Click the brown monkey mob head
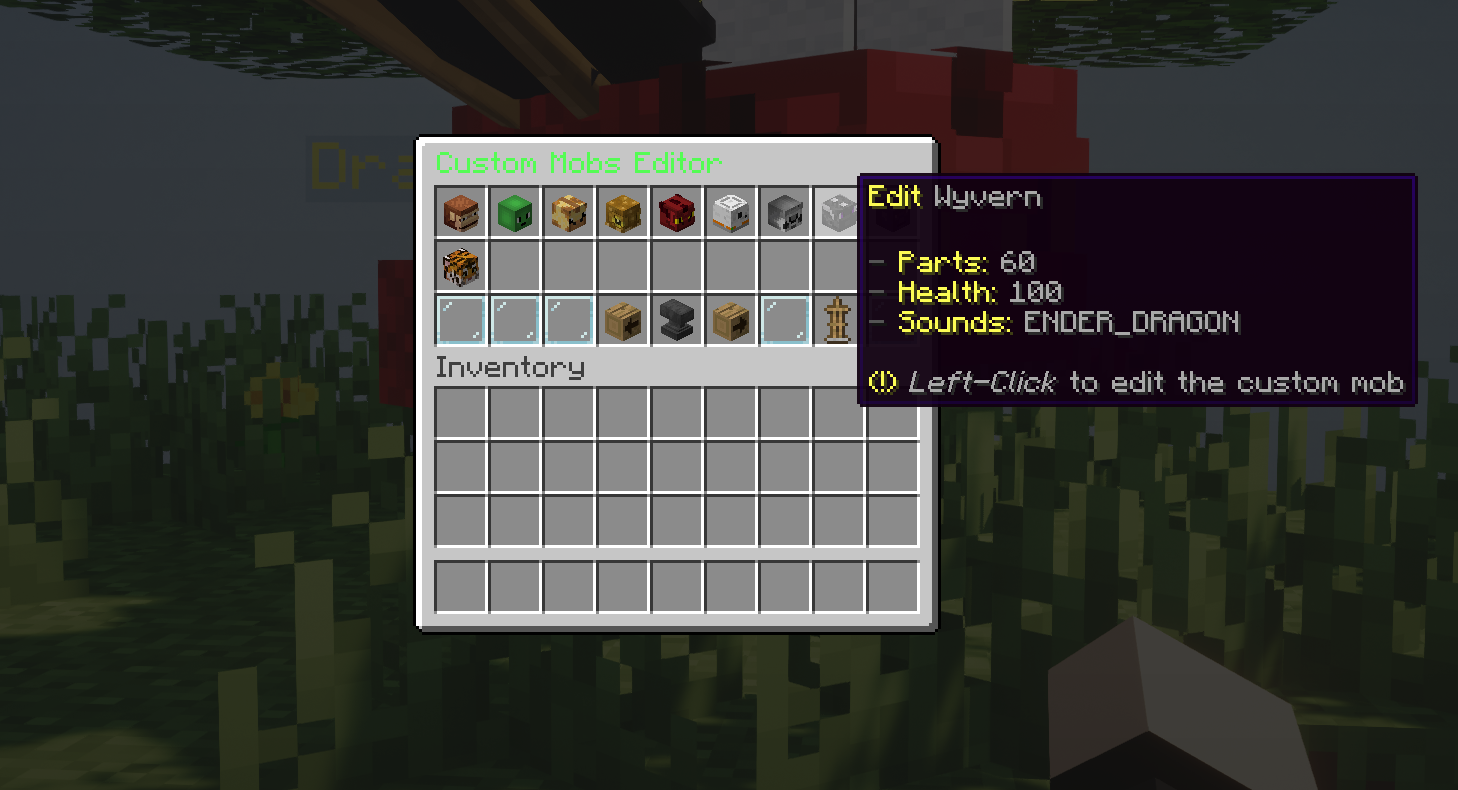This screenshot has height=790, width=1458. click(x=460, y=212)
